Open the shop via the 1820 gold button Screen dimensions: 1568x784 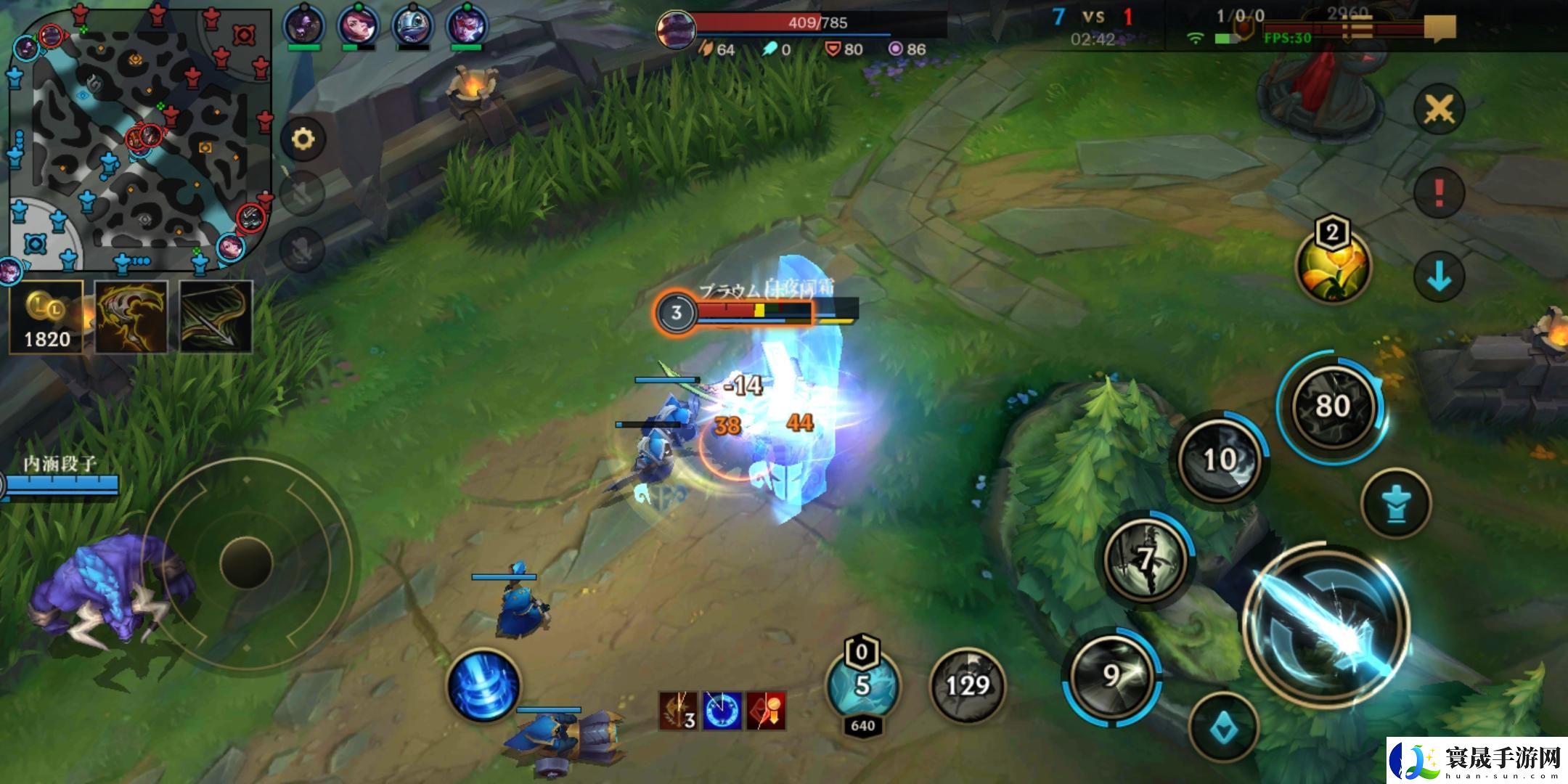[46, 317]
